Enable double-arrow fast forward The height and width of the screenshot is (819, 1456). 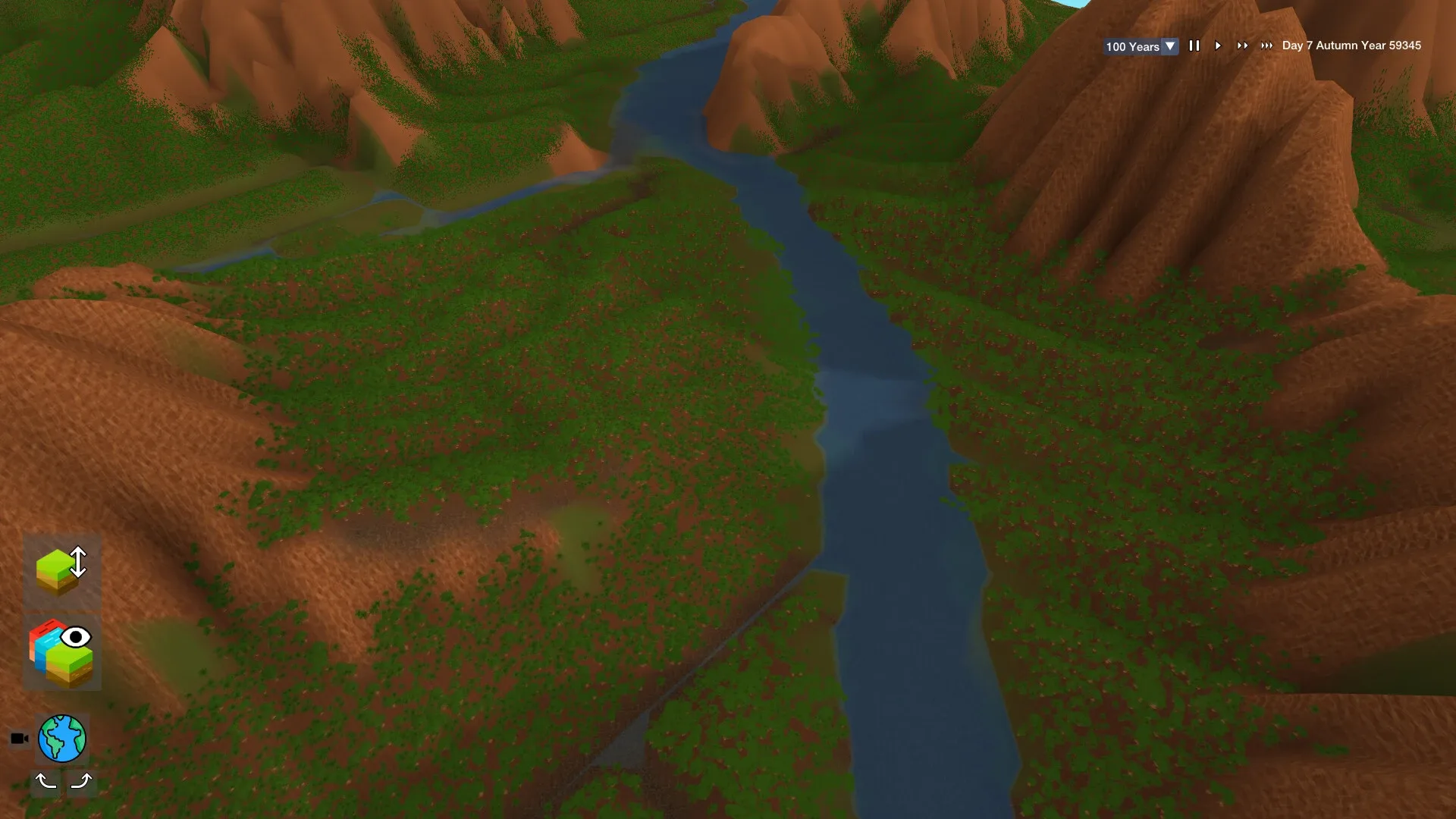point(1243,45)
